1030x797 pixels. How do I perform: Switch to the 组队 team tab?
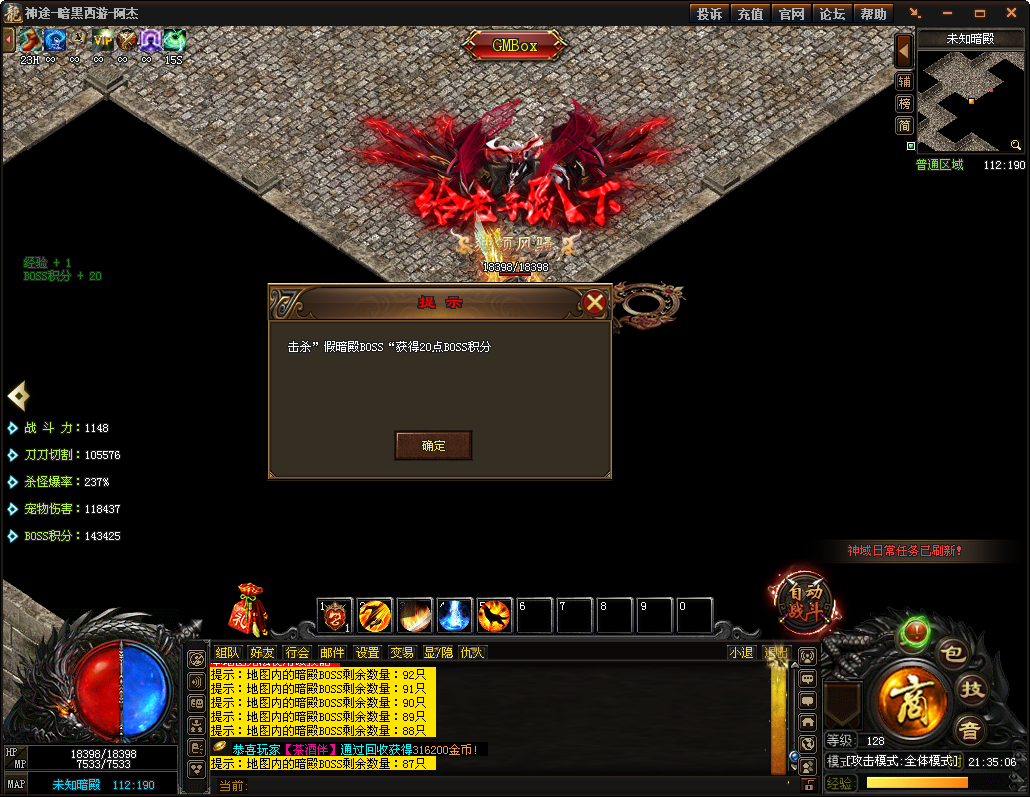(x=228, y=652)
